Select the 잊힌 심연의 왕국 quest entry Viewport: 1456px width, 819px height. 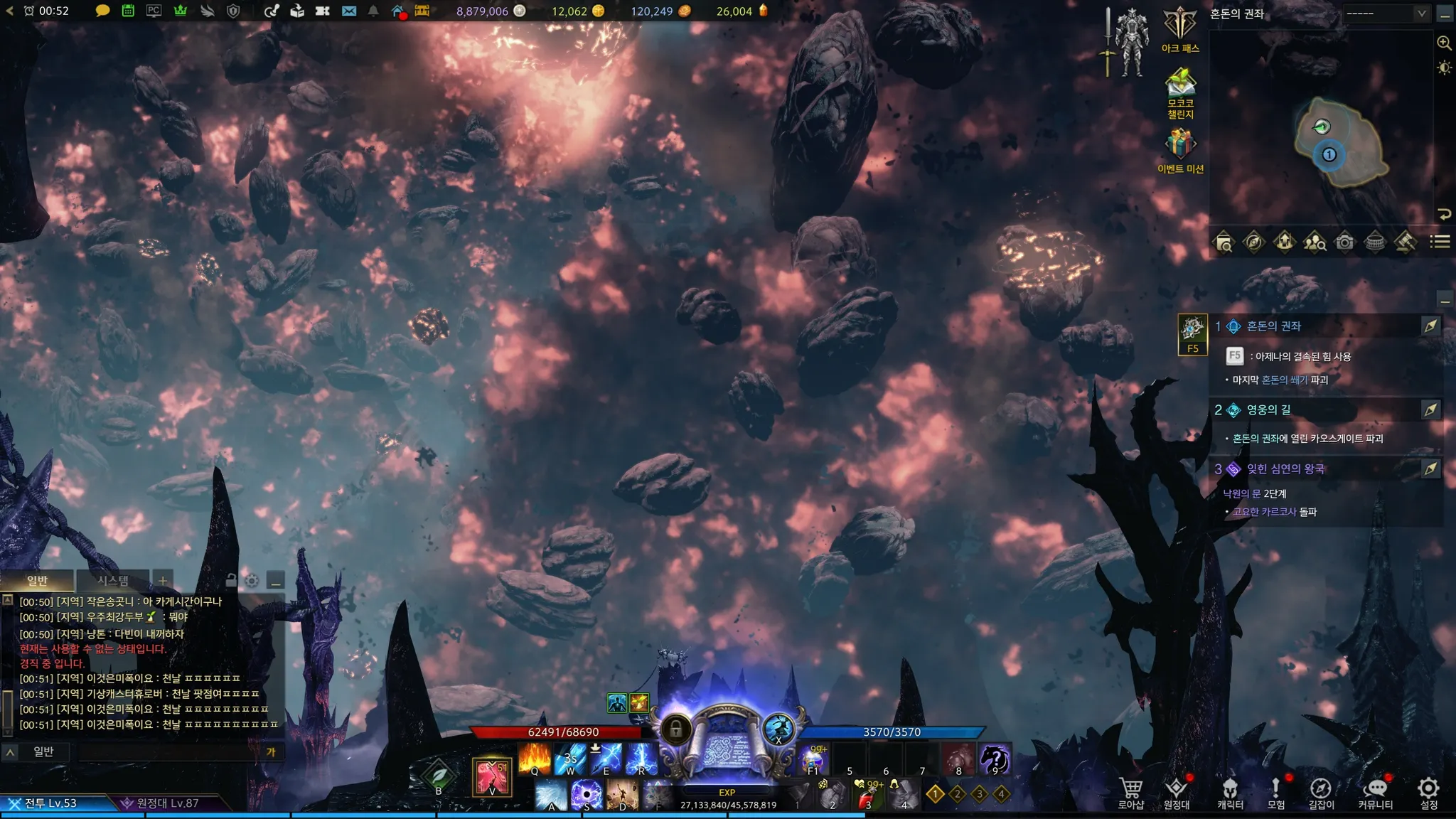1285,469
